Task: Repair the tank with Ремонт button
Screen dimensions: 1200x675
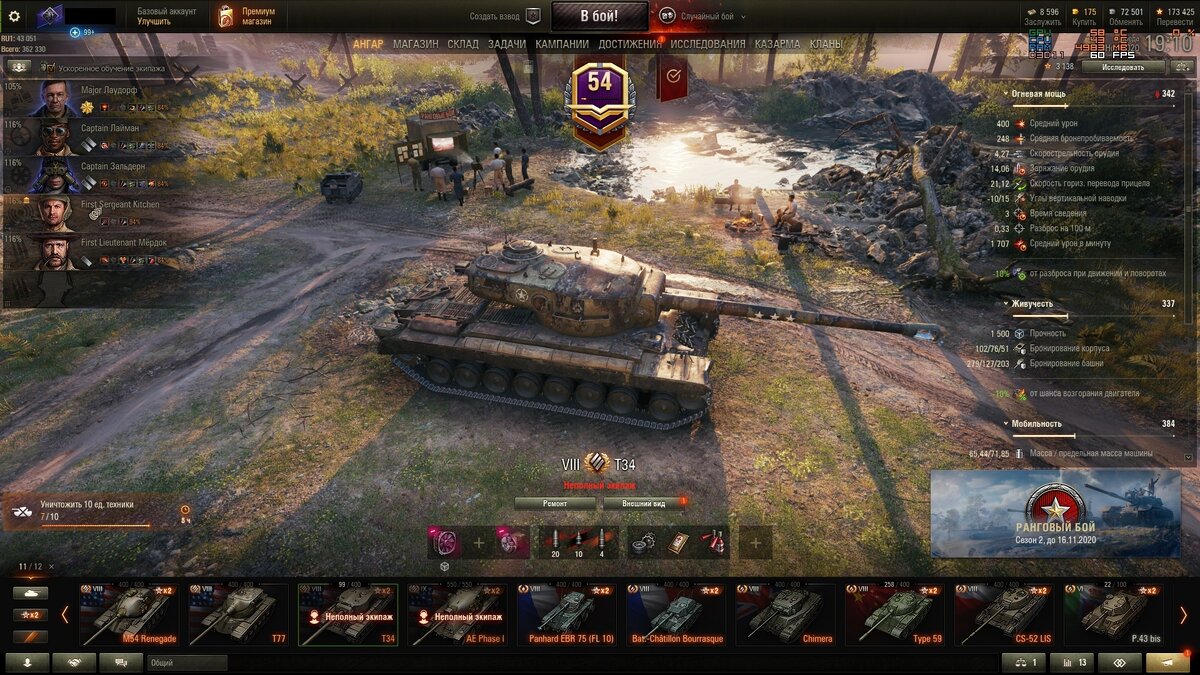Action: click(555, 504)
